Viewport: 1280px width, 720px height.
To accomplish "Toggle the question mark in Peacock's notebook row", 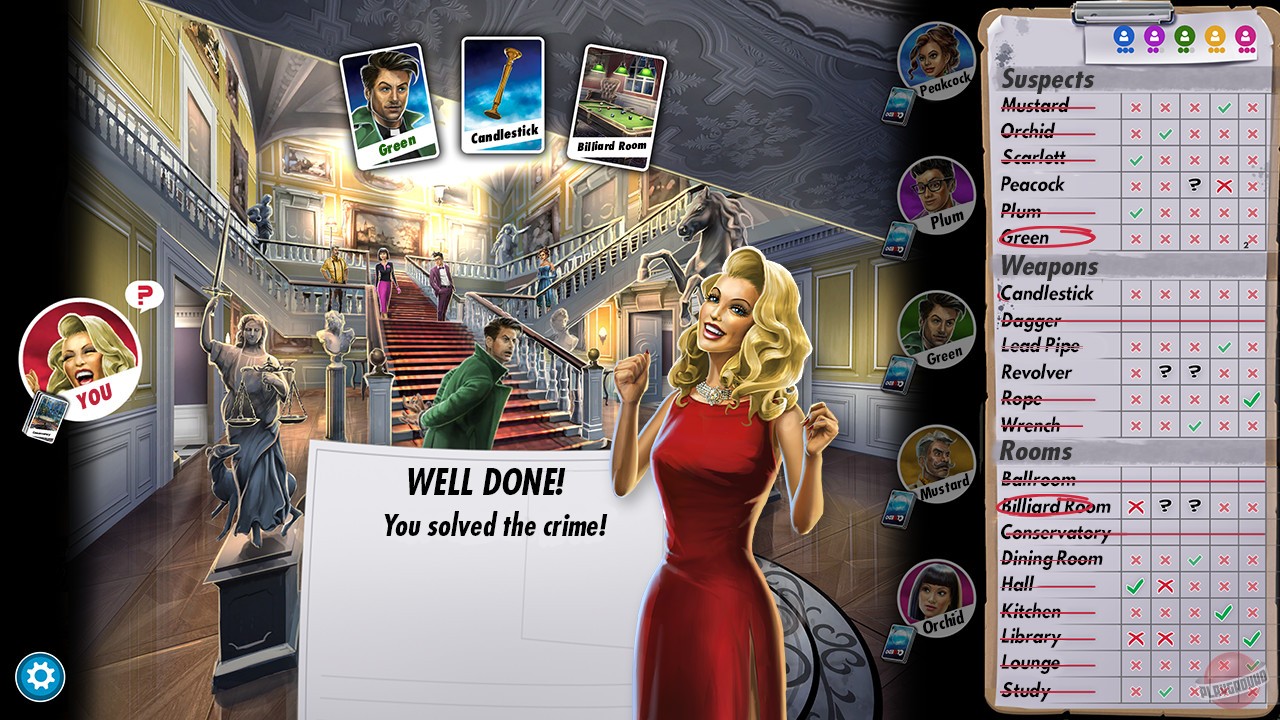I will tap(1196, 185).
